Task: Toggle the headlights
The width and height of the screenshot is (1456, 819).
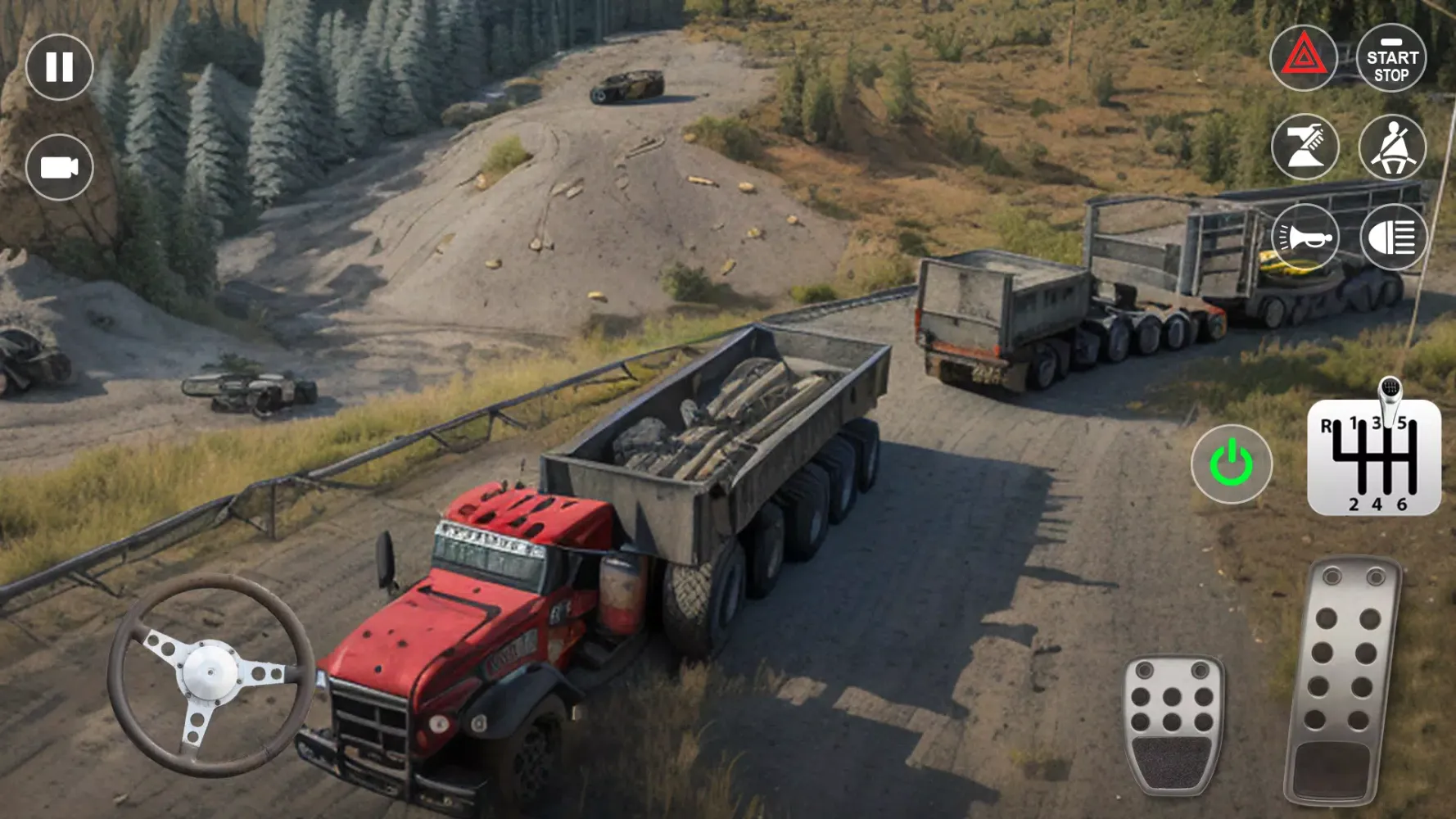Action: (1392, 238)
